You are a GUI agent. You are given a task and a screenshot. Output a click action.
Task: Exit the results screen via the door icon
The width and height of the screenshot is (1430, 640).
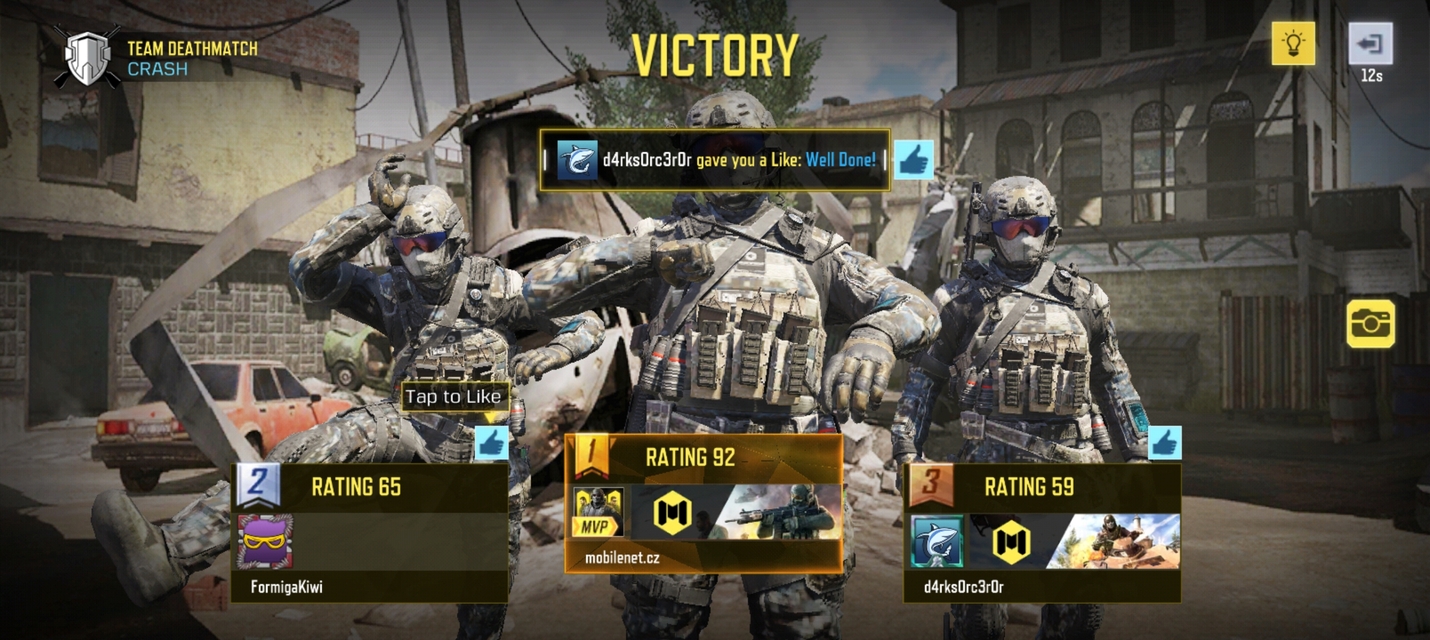pyautogui.click(x=1370, y=44)
